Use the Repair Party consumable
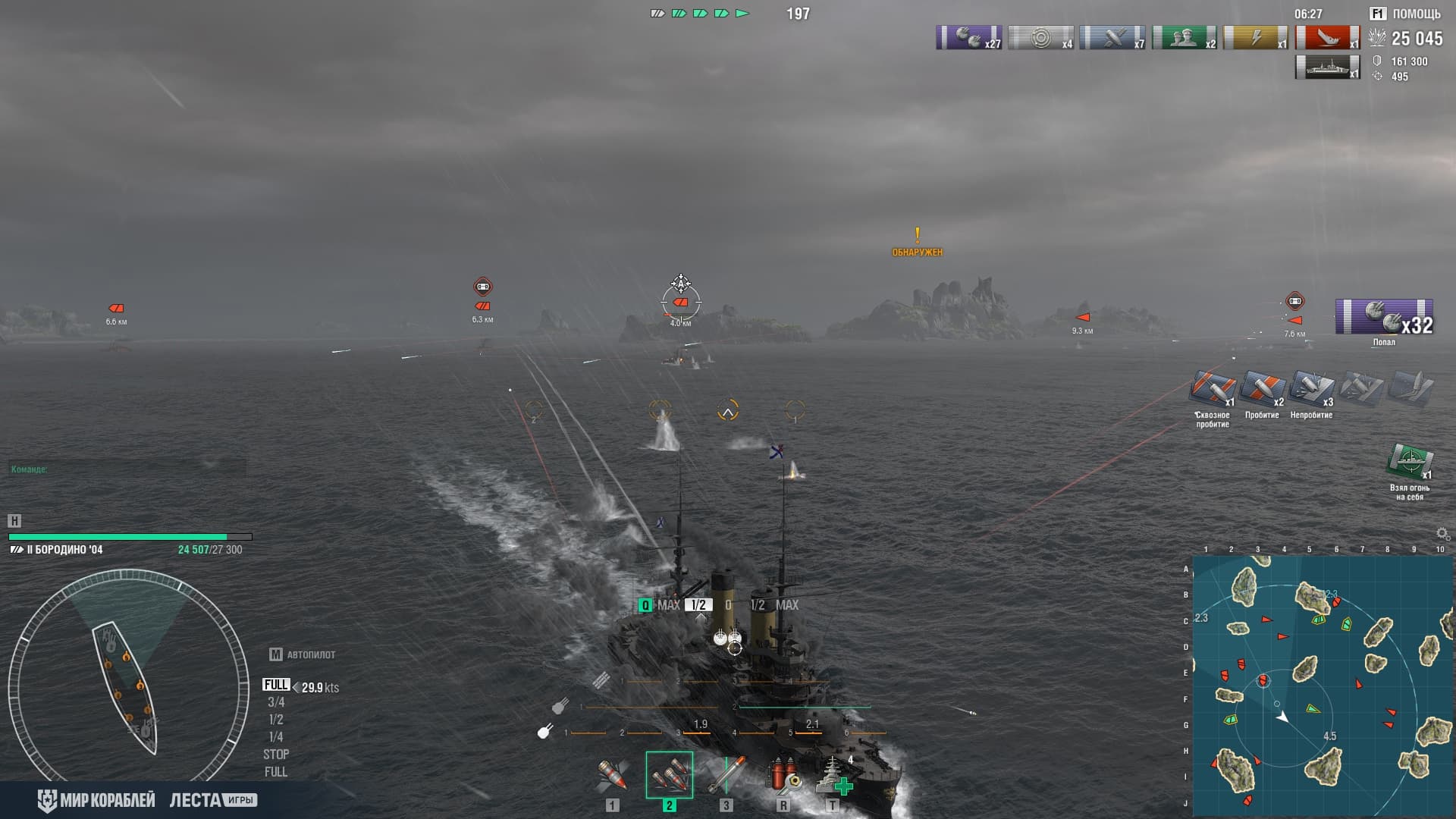 click(x=833, y=775)
